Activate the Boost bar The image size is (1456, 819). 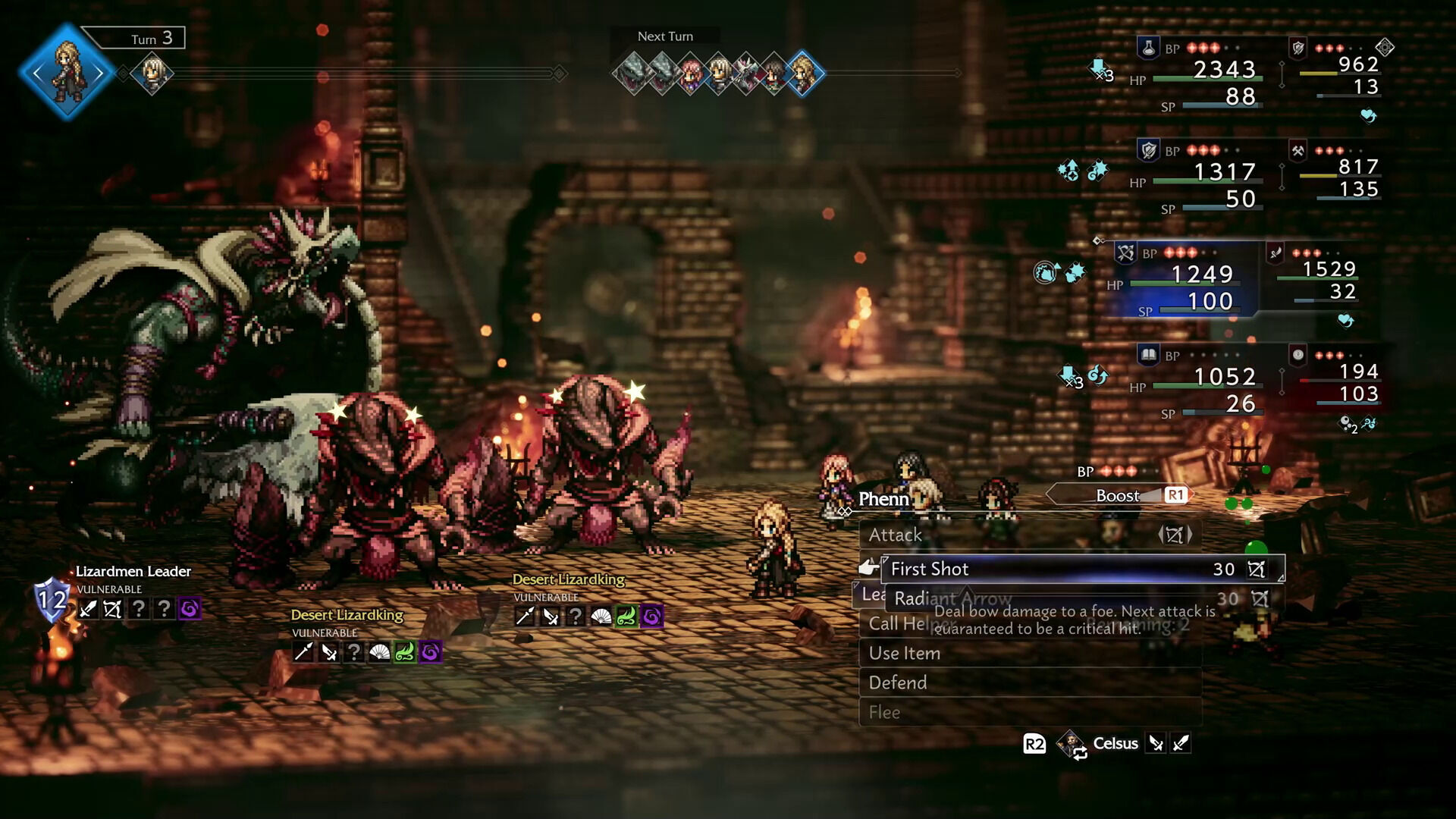1119,495
